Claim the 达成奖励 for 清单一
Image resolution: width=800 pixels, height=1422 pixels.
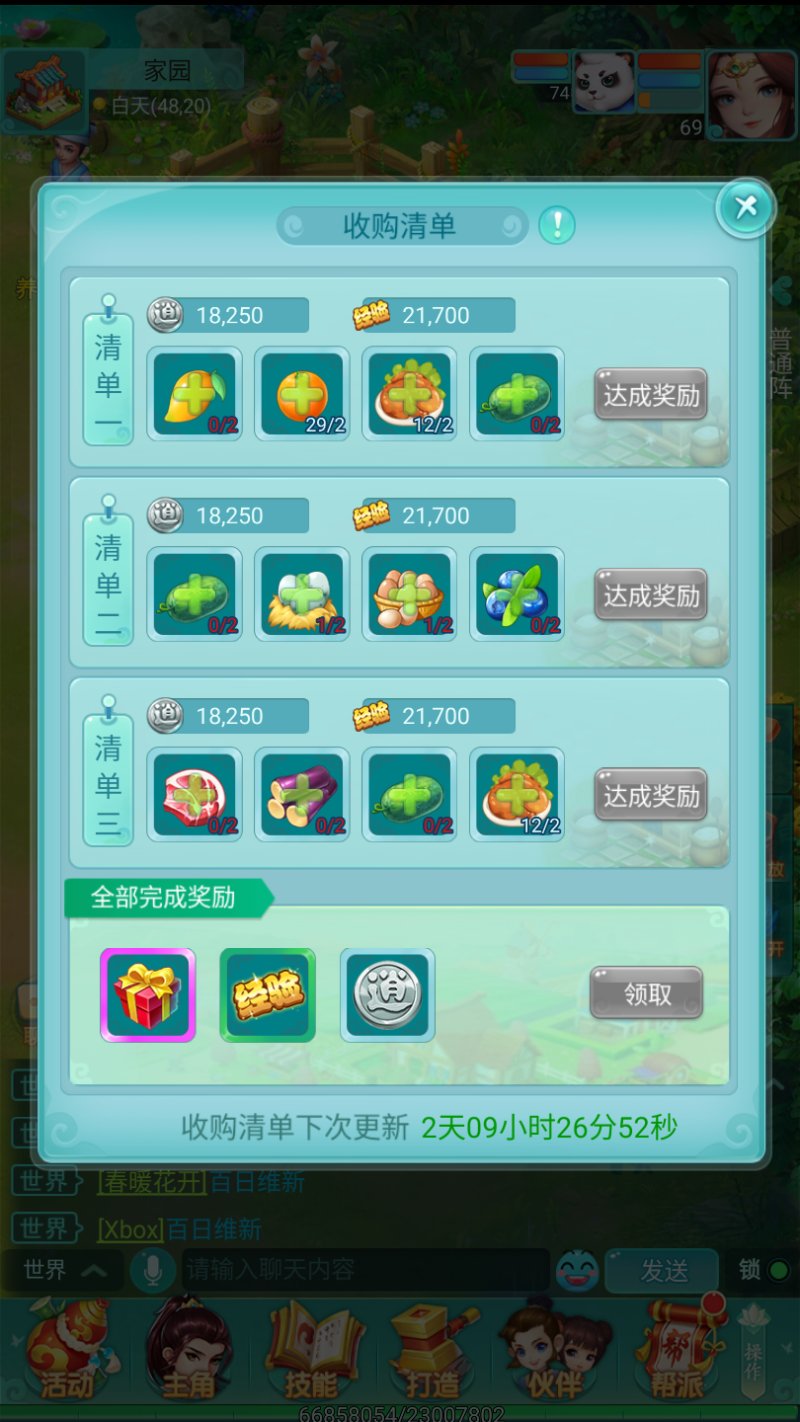[651, 396]
